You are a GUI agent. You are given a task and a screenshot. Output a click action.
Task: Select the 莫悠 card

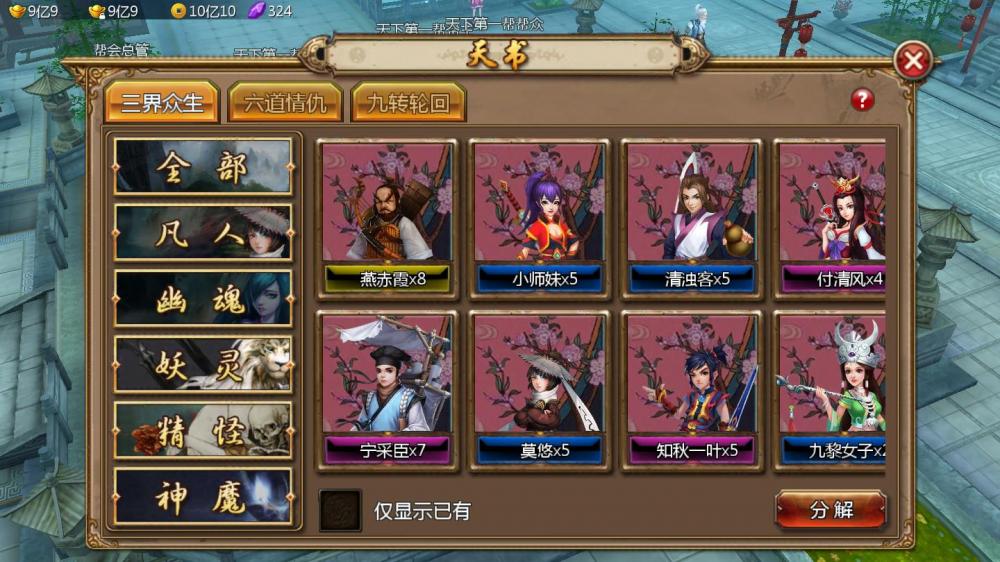pos(540,388)
